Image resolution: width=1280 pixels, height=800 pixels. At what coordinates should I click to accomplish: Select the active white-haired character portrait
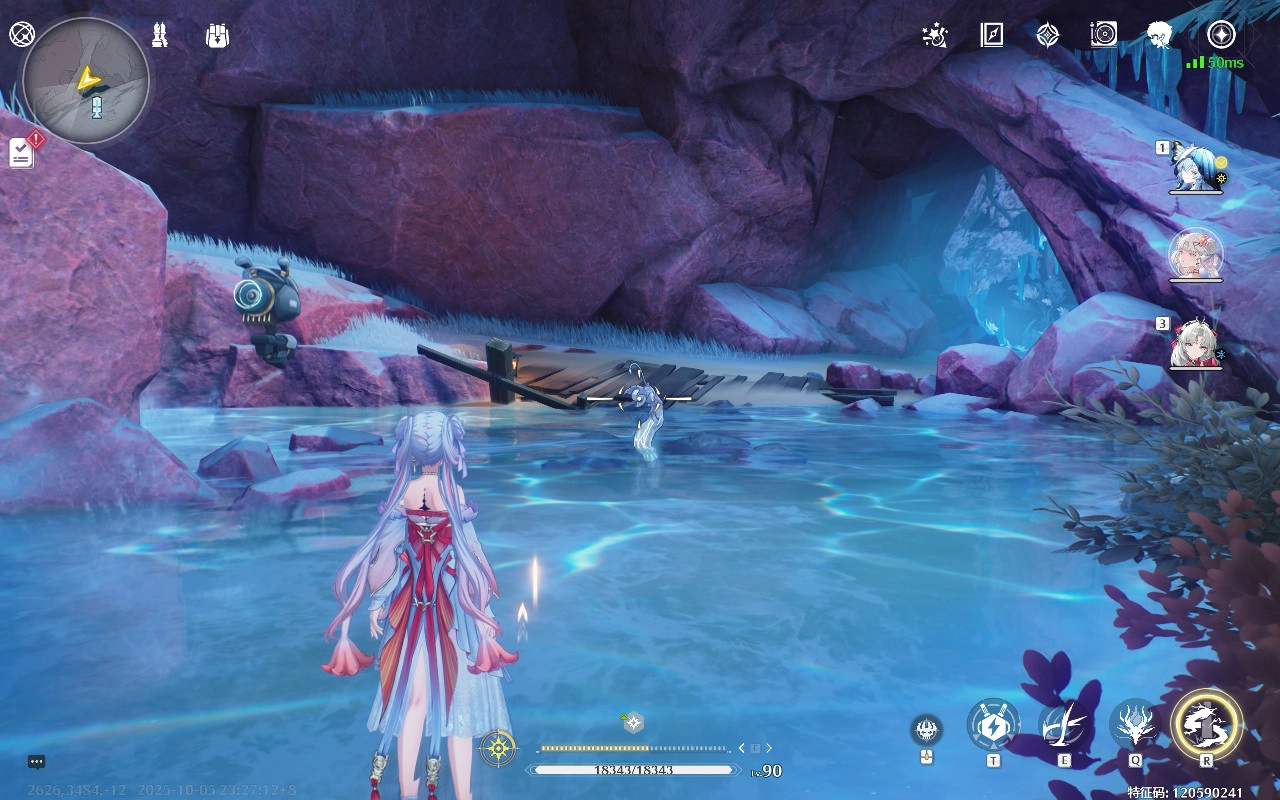tap(1196, 254)
